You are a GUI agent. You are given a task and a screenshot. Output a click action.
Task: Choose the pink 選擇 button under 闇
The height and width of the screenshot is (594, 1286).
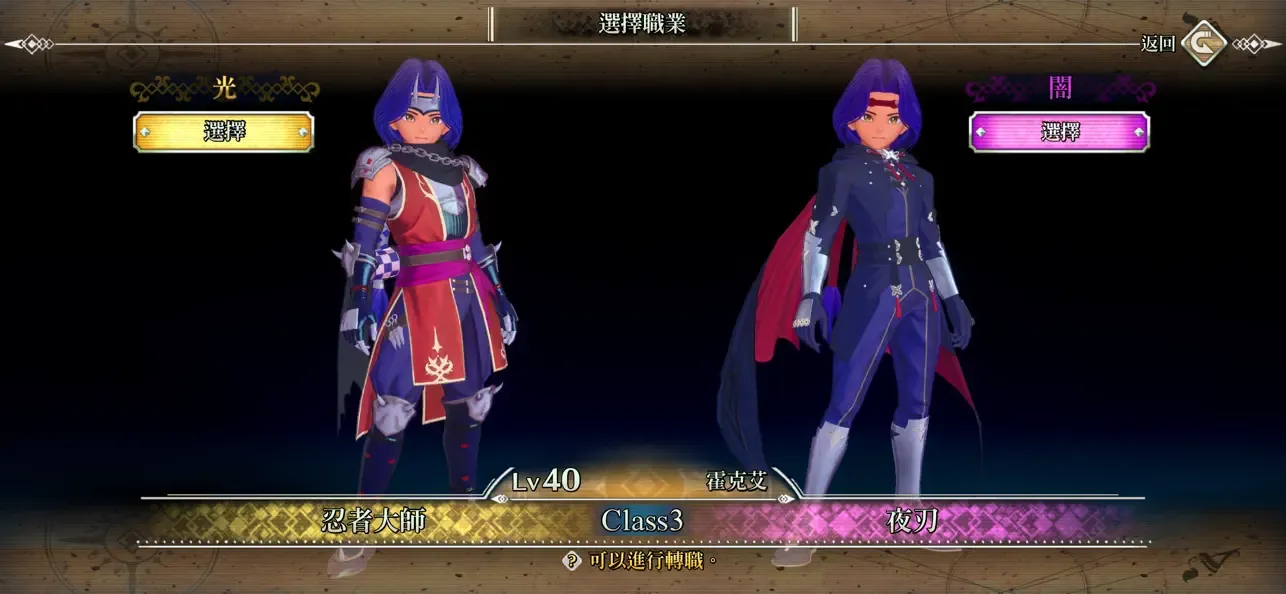click(x=1059, y=132)
